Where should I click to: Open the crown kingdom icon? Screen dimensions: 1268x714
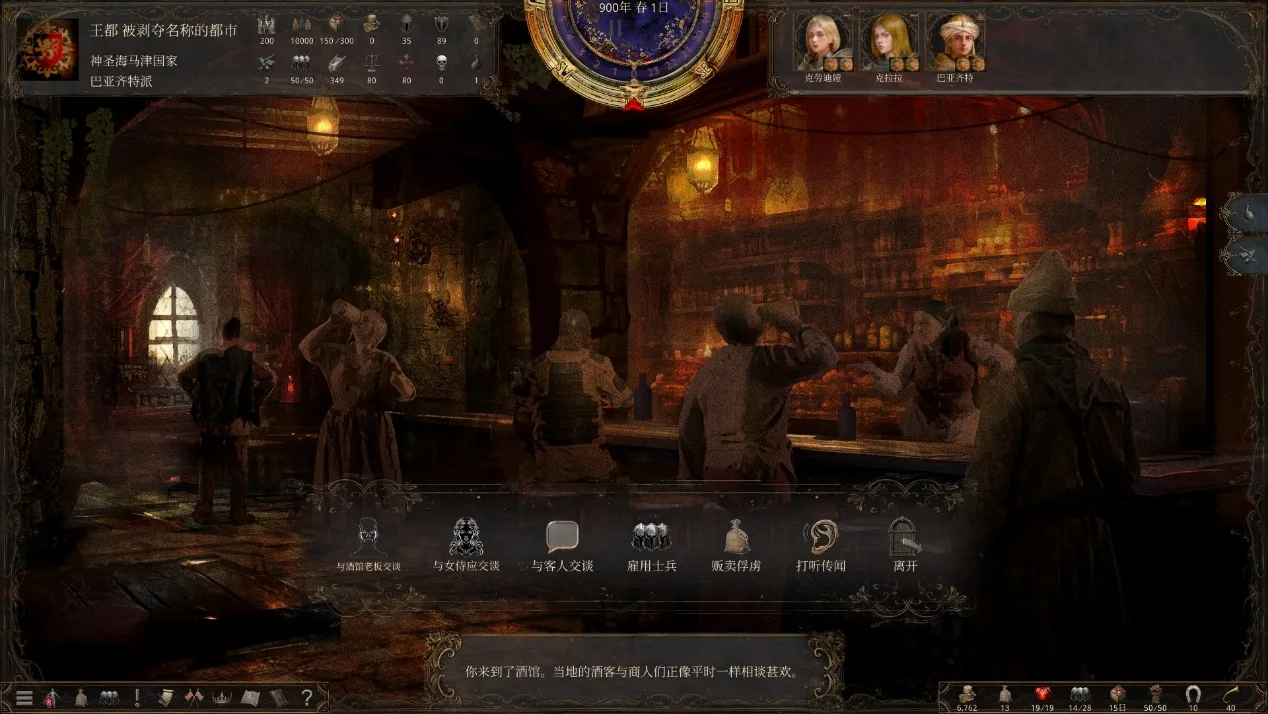[x=222, y=697]
